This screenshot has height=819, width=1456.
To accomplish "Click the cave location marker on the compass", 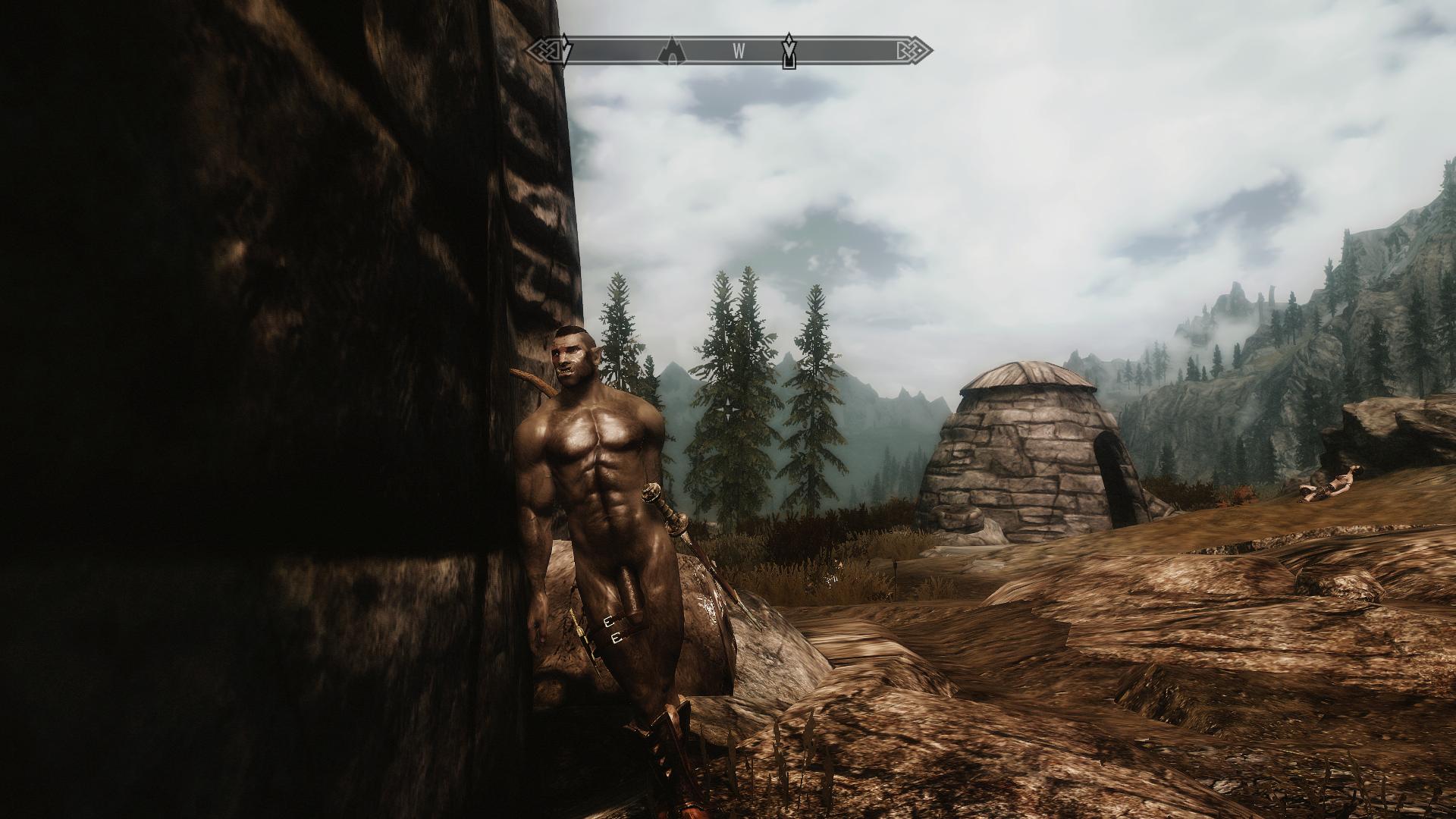I will [671, 51].
